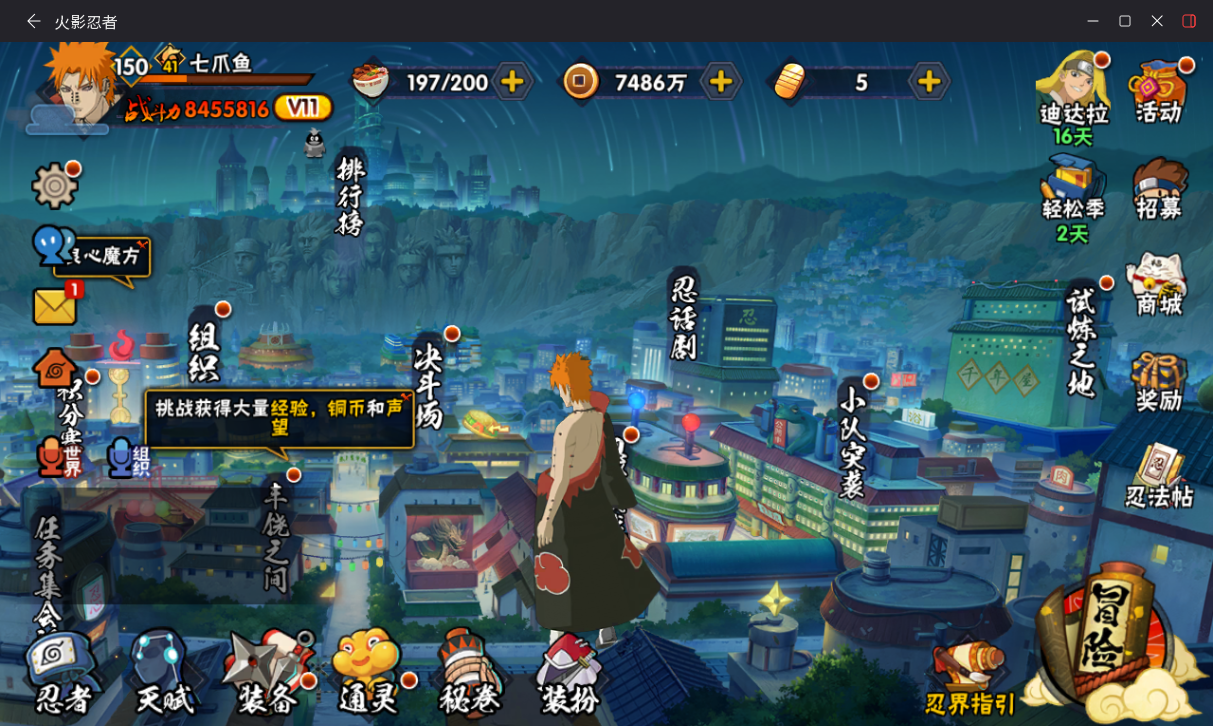Open the 天赋 talent menu
Viewport: 1213px width, 726px height.
(x=164, y=673)
